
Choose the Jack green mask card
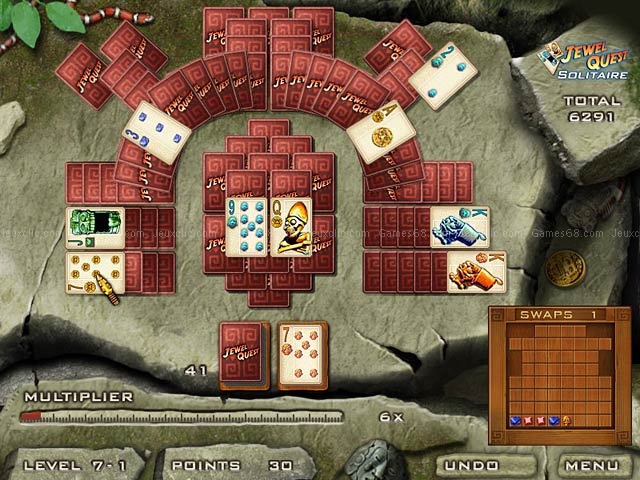94,228
